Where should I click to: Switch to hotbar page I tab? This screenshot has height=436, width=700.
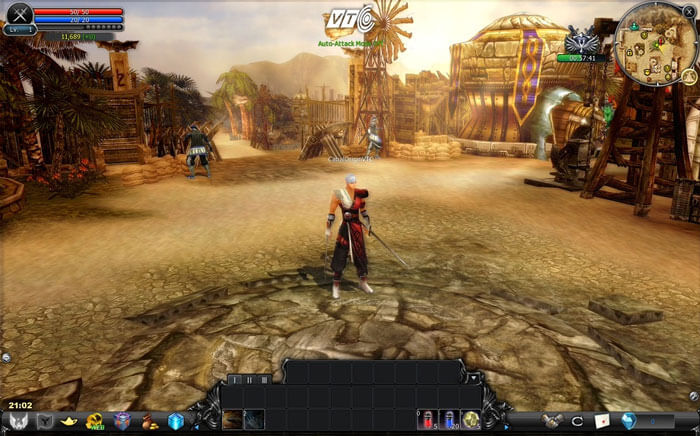[234, 380]
